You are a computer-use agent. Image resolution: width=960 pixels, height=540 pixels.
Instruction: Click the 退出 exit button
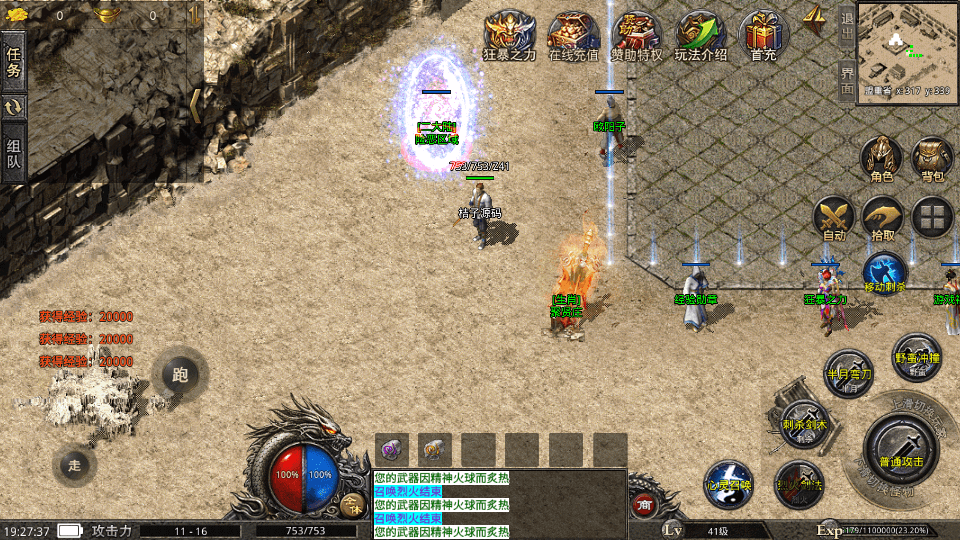846,27
